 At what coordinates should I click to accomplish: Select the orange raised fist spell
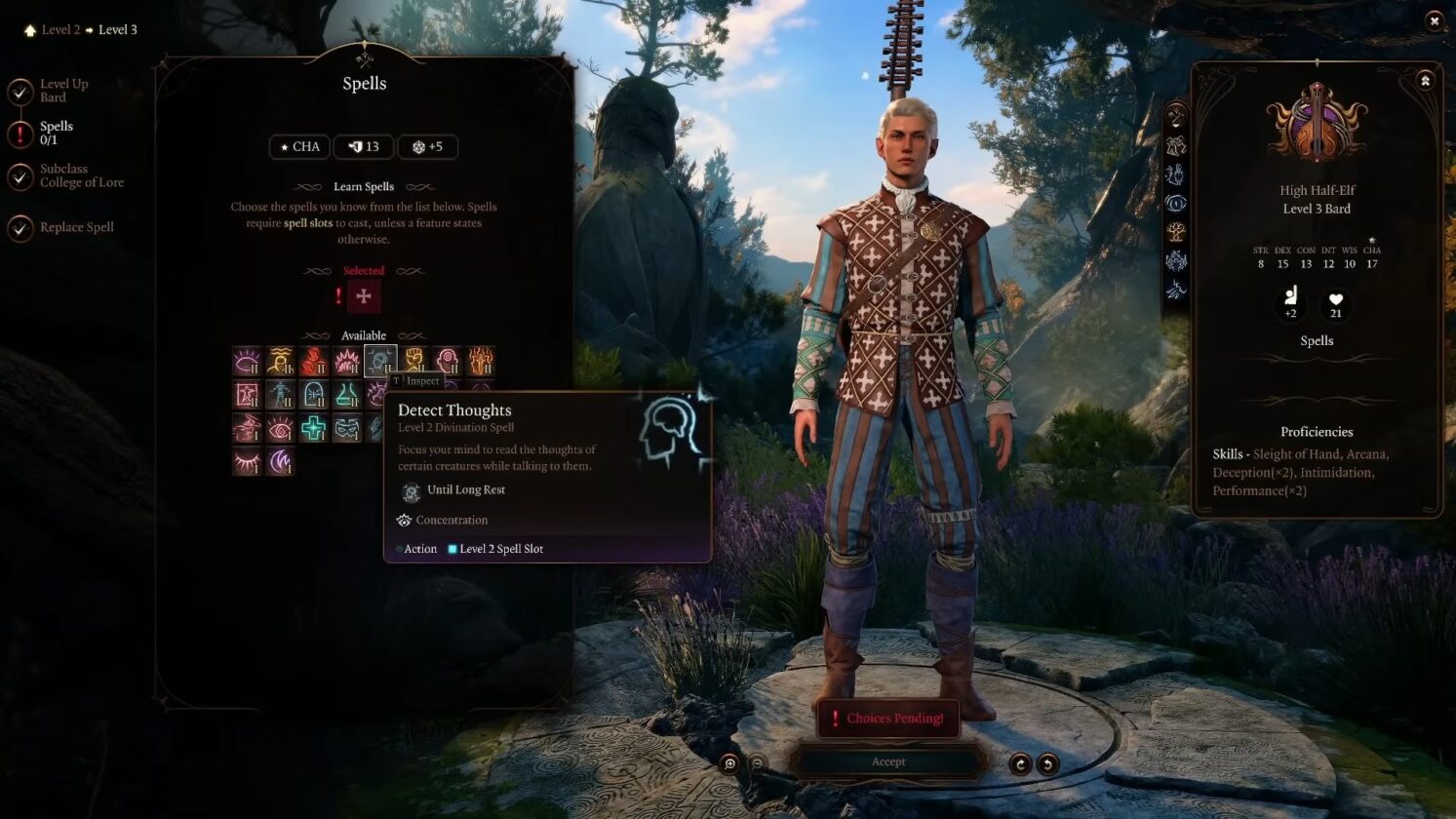click(413, 362)
